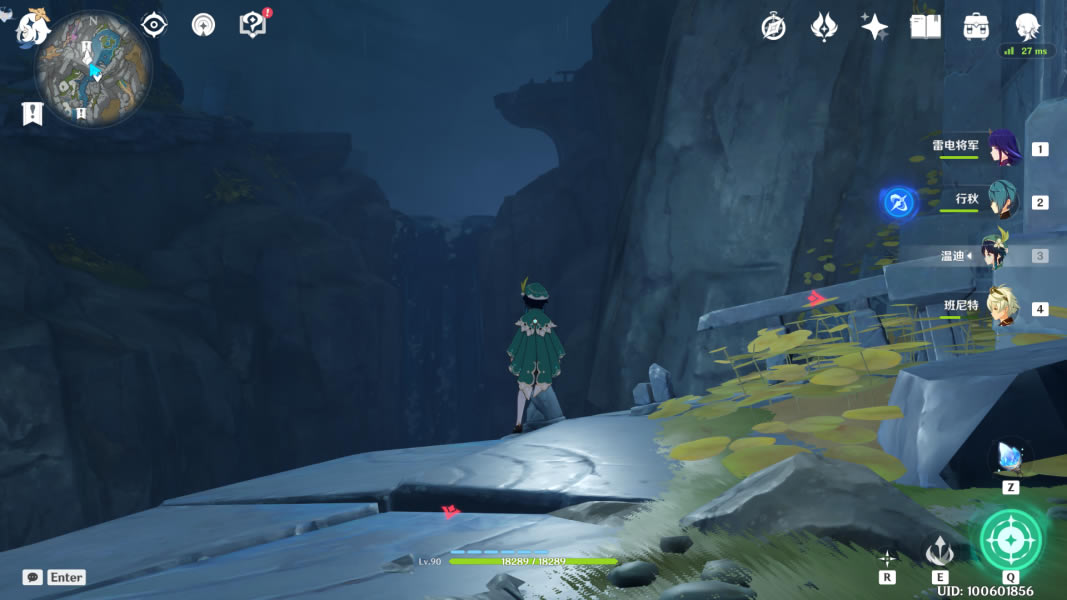The height and width of the screenshot is (600, 1067).
Task: Activate the glowing green Elemental Burst
Action: pos(1011,540)
